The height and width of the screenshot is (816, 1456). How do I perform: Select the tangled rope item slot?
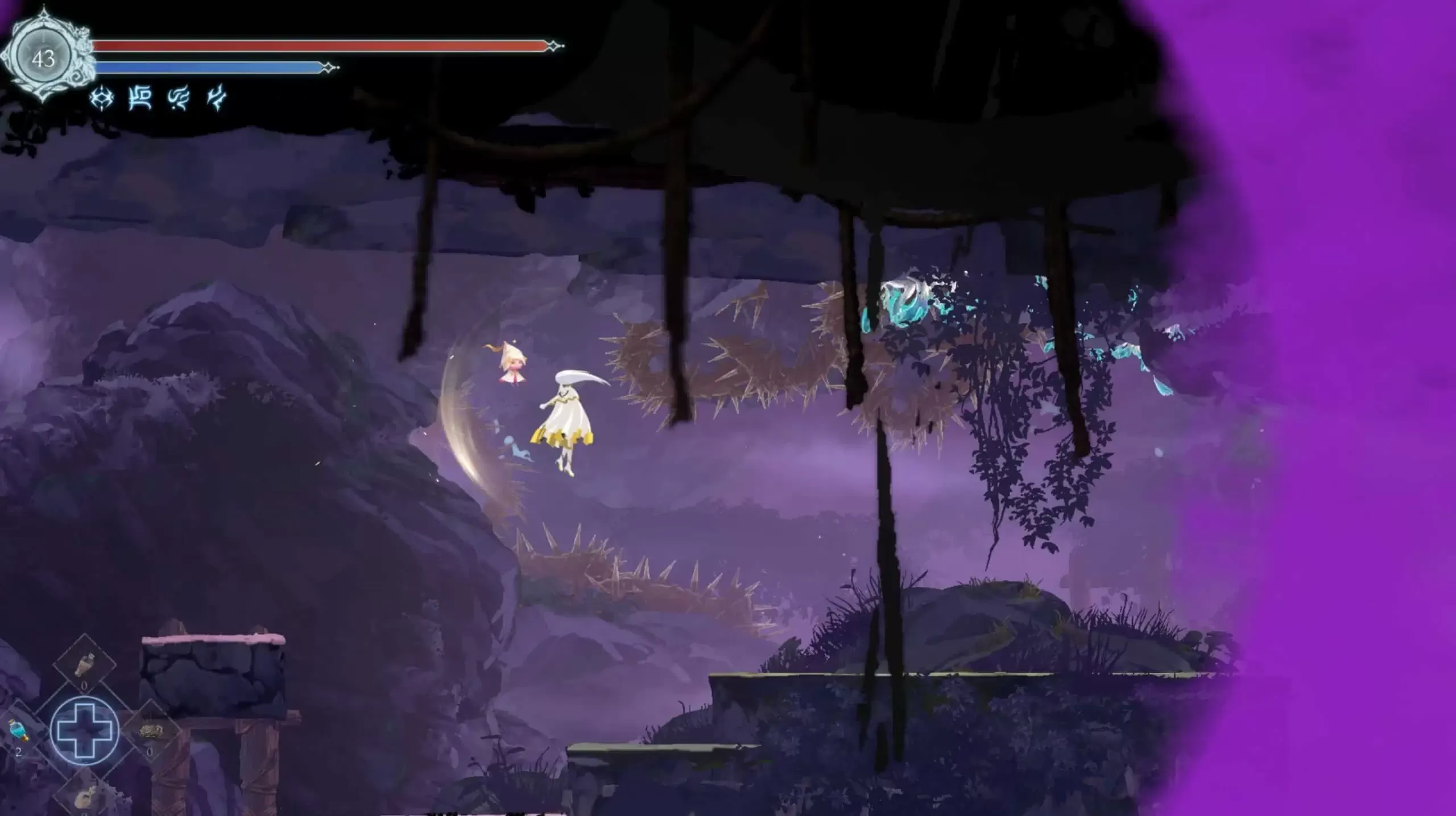(151, 731)
